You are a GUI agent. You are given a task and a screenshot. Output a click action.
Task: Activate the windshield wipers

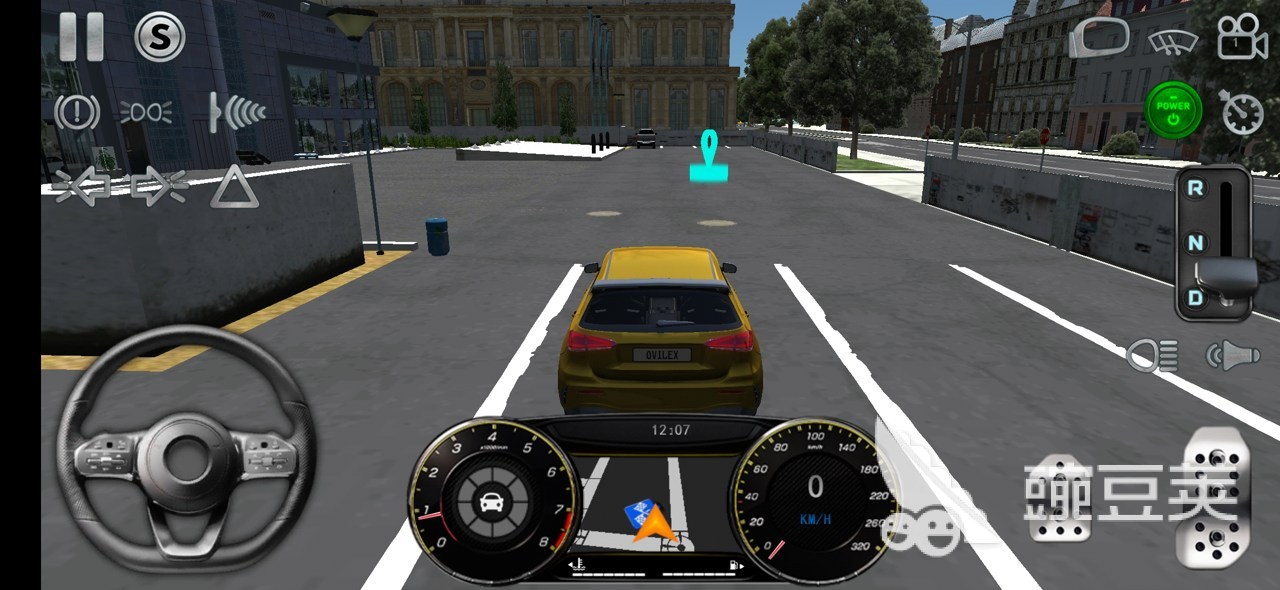click(x=1172, y=41)
